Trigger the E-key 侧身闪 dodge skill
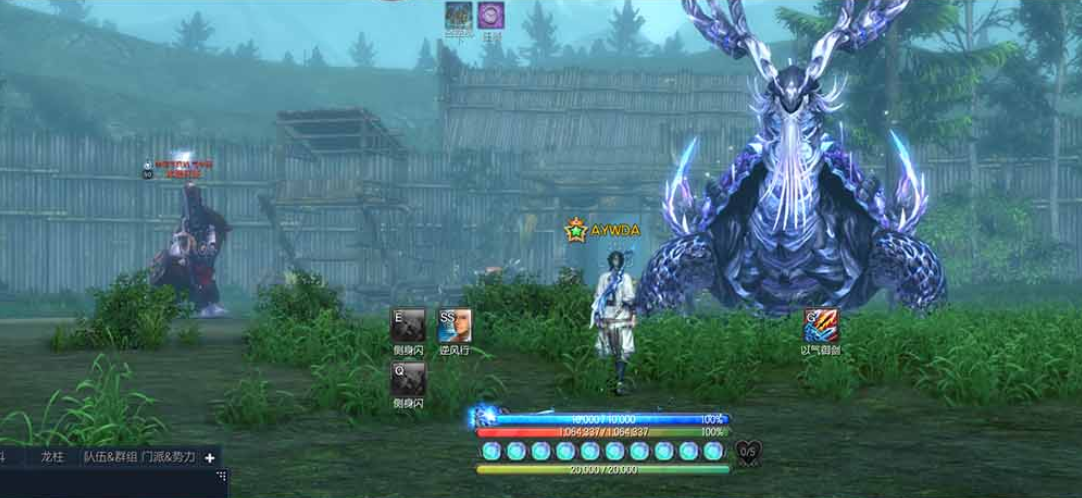The width and height of the screenshot is (1082, 498). click(x=408, y=325)
